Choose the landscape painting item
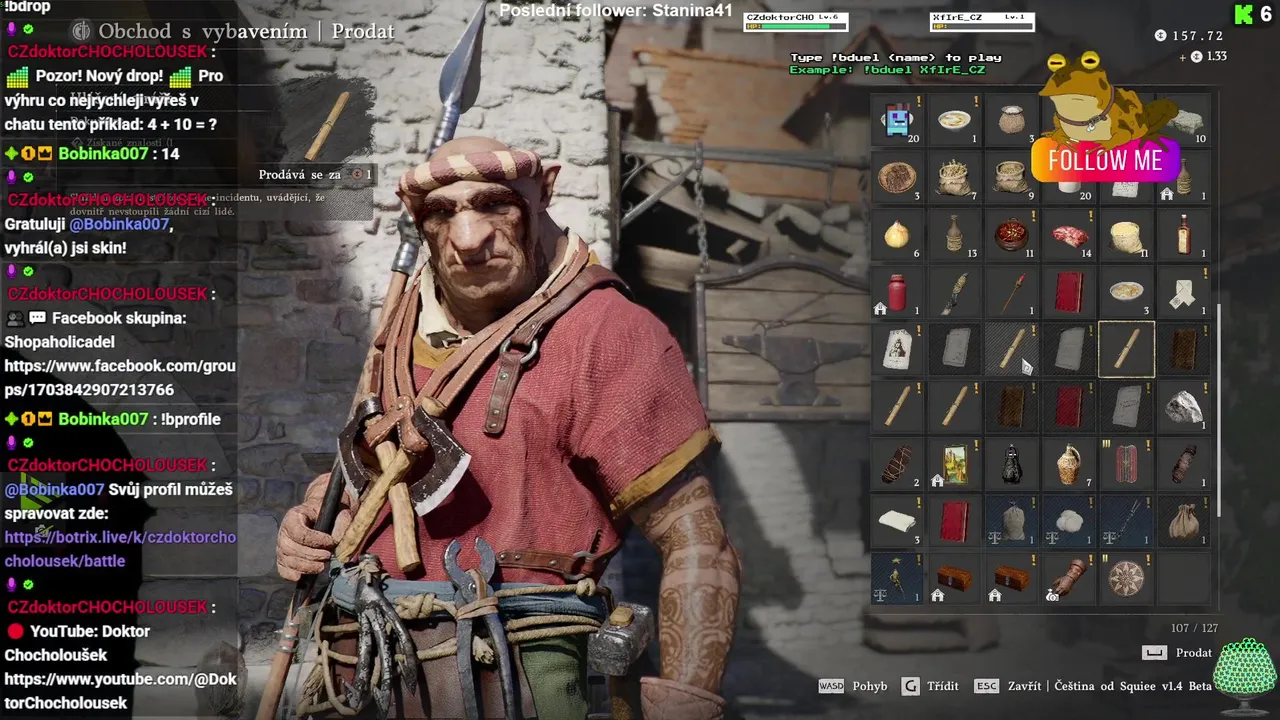This screenshot has width=1280, height=720. point(955,464)
